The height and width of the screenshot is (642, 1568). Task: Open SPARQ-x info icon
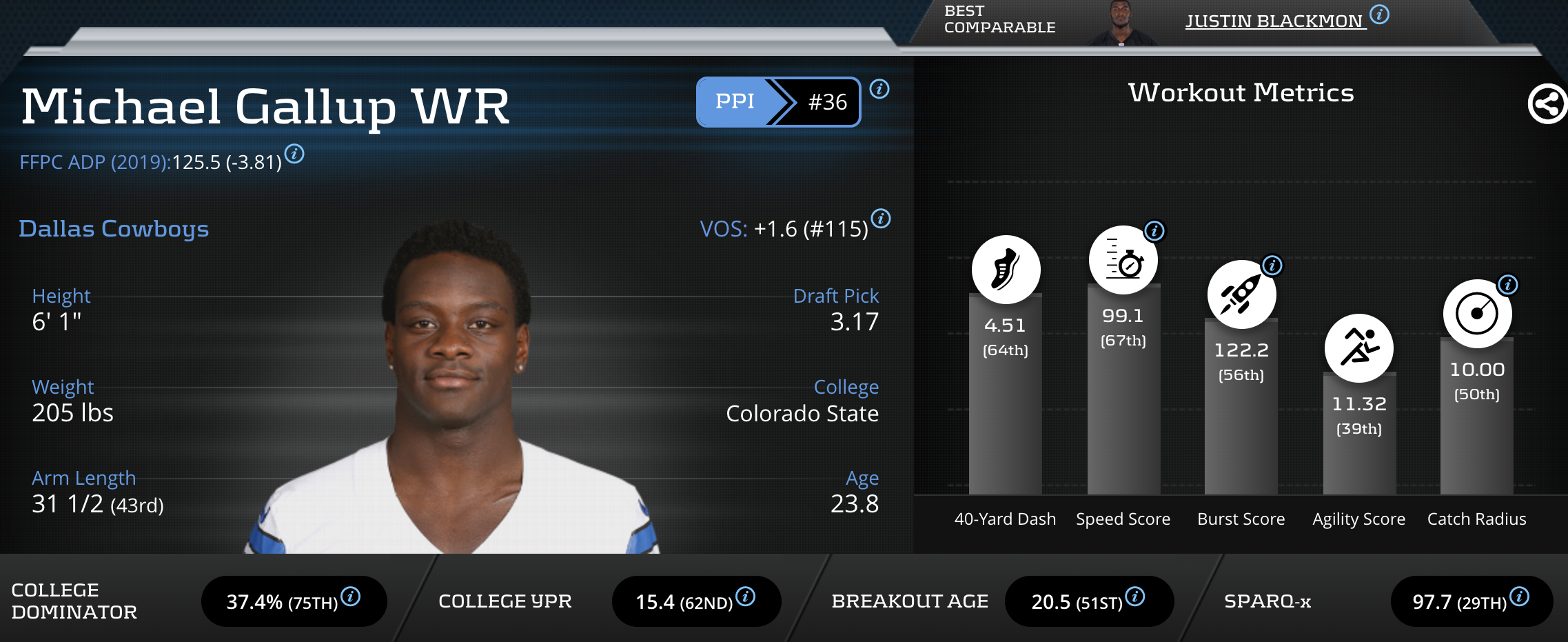point(1520,596)
